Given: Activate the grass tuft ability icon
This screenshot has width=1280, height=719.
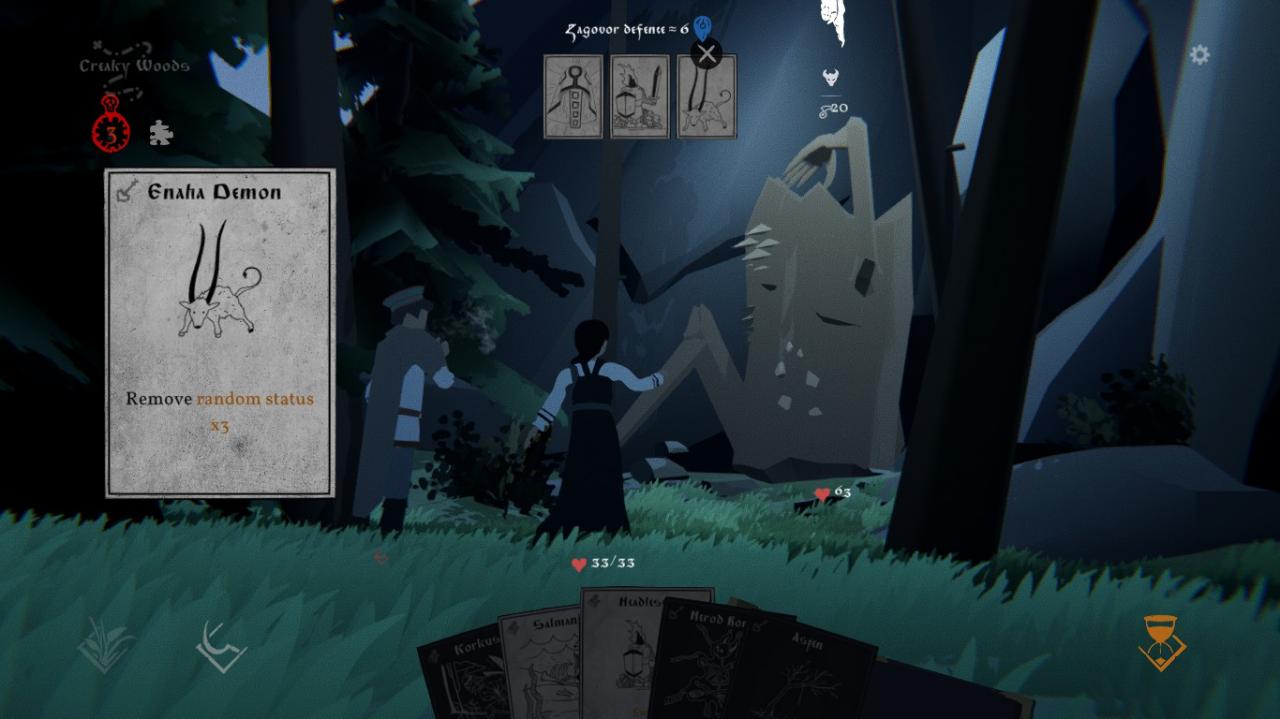Looking at the screenshot, I should tap(105, 643).
